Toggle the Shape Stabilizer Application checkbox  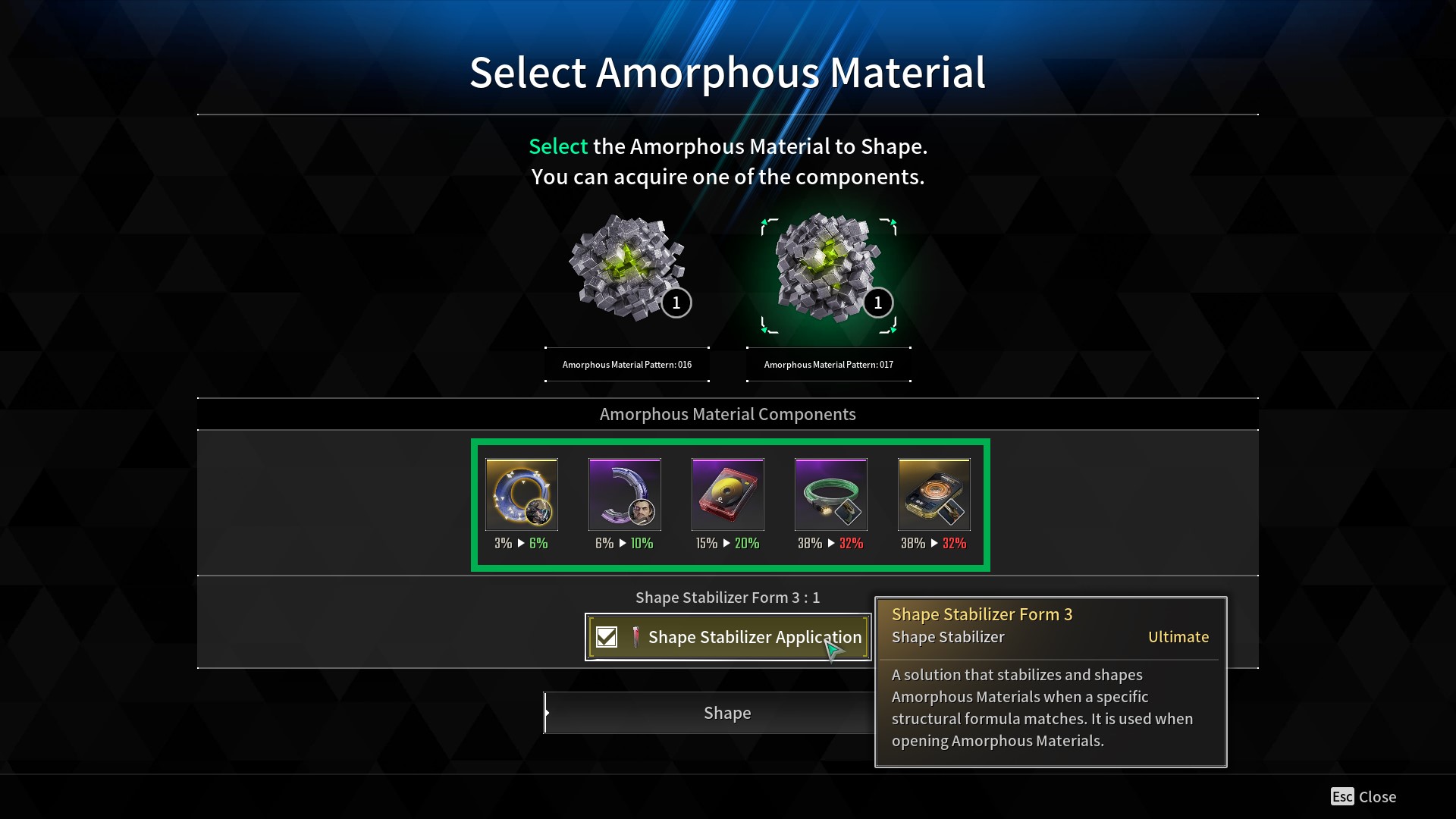[x=607, y=637]
